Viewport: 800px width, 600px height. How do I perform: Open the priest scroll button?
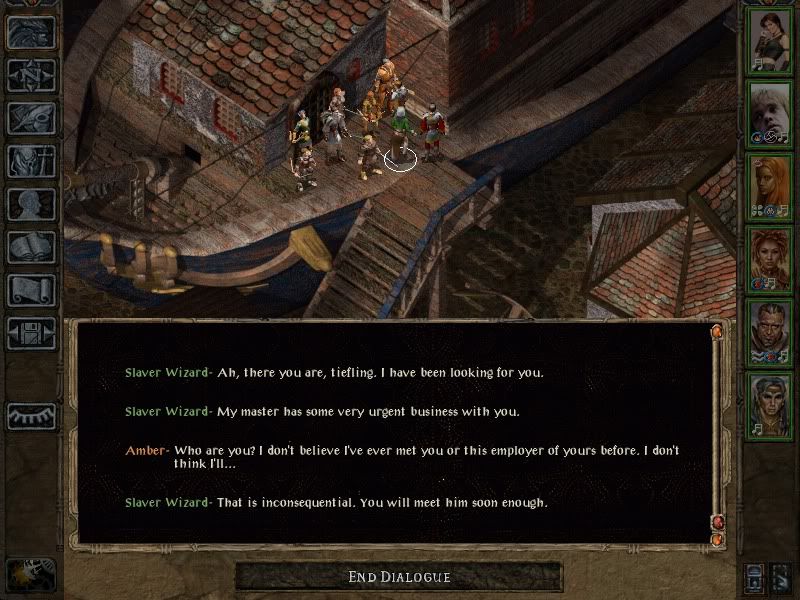pyautogui.click(x=31, y=290)
